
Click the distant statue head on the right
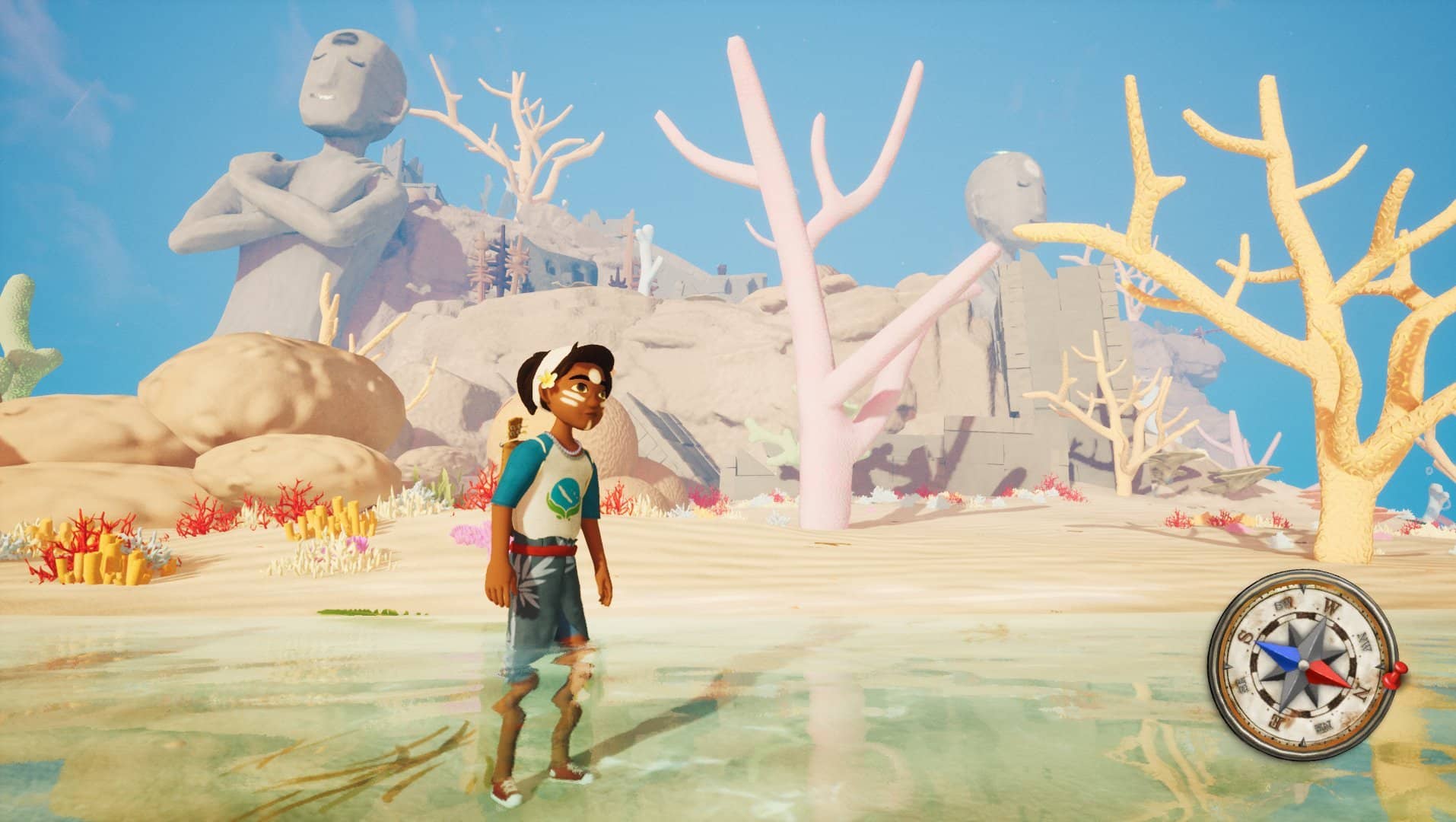coord(1004,190)
